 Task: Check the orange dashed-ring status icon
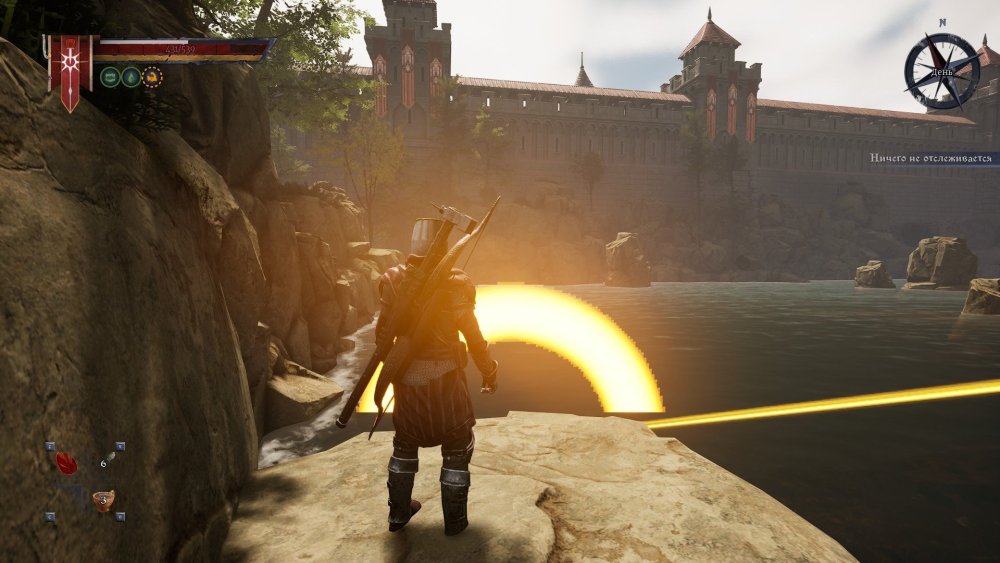tap(152, 76)
